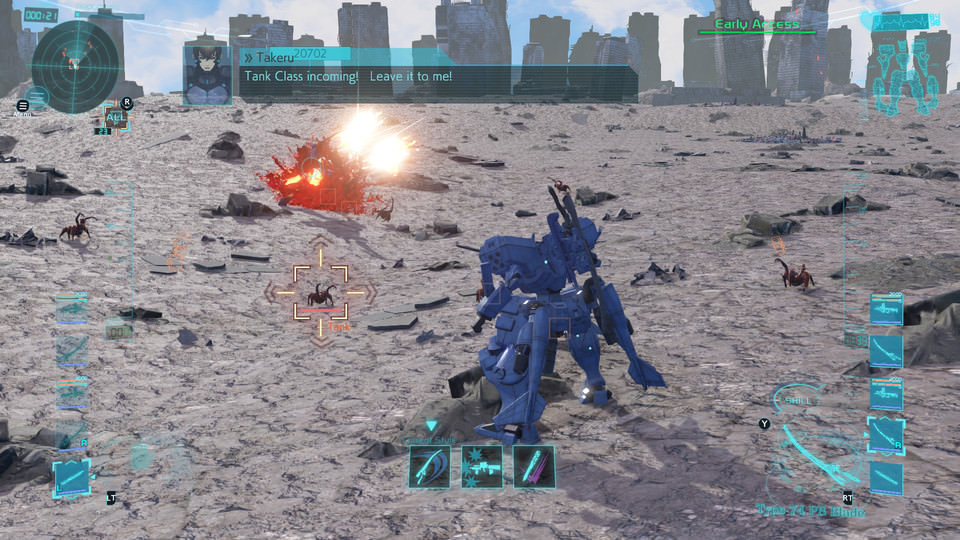
Task: Select the highlighted left-side weapon slot
Action: (71, 477)
